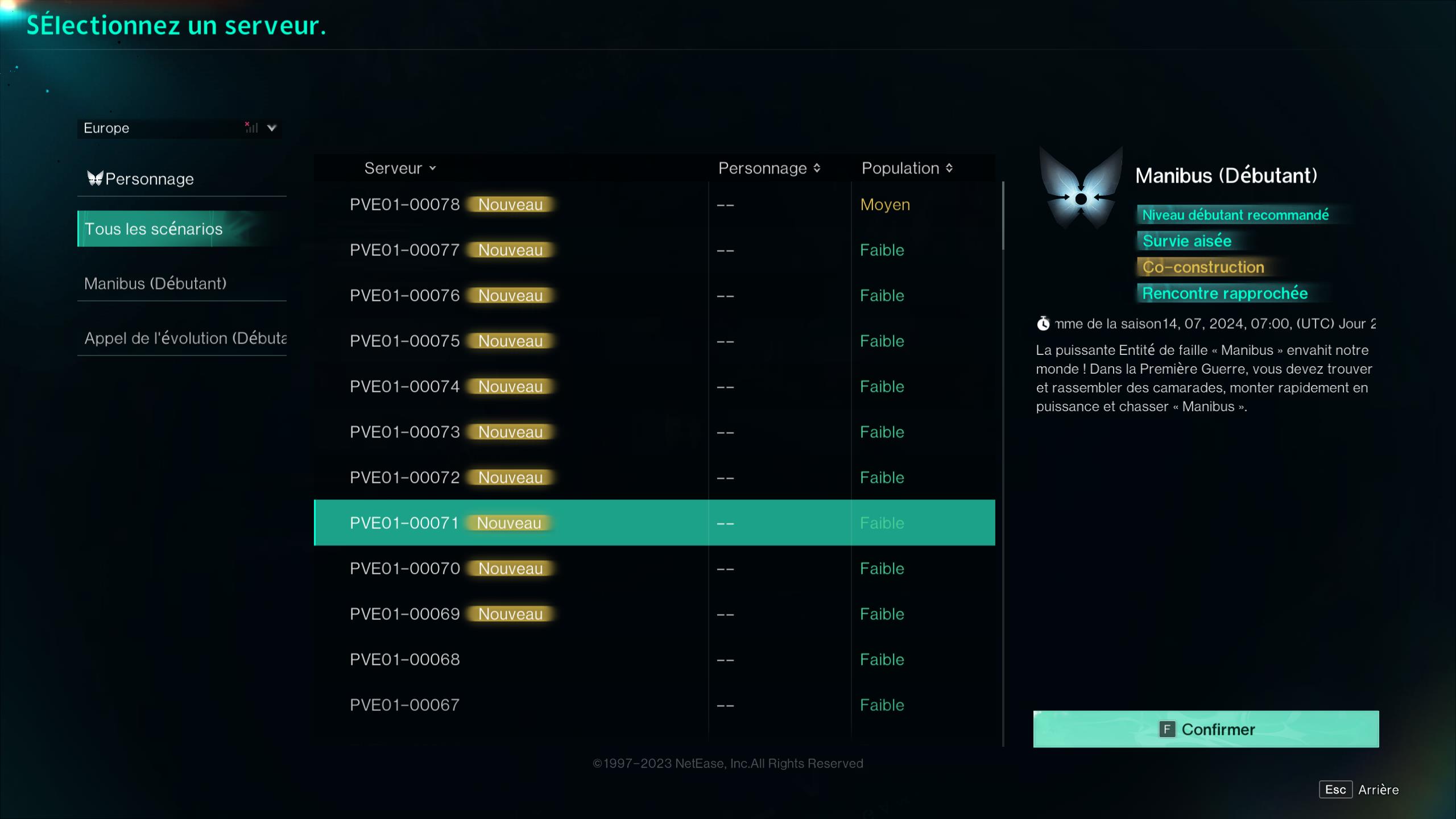The image size is (1456, 819).
Task: Click the clock icon beside season date
Action: (x=1044, y=324)
